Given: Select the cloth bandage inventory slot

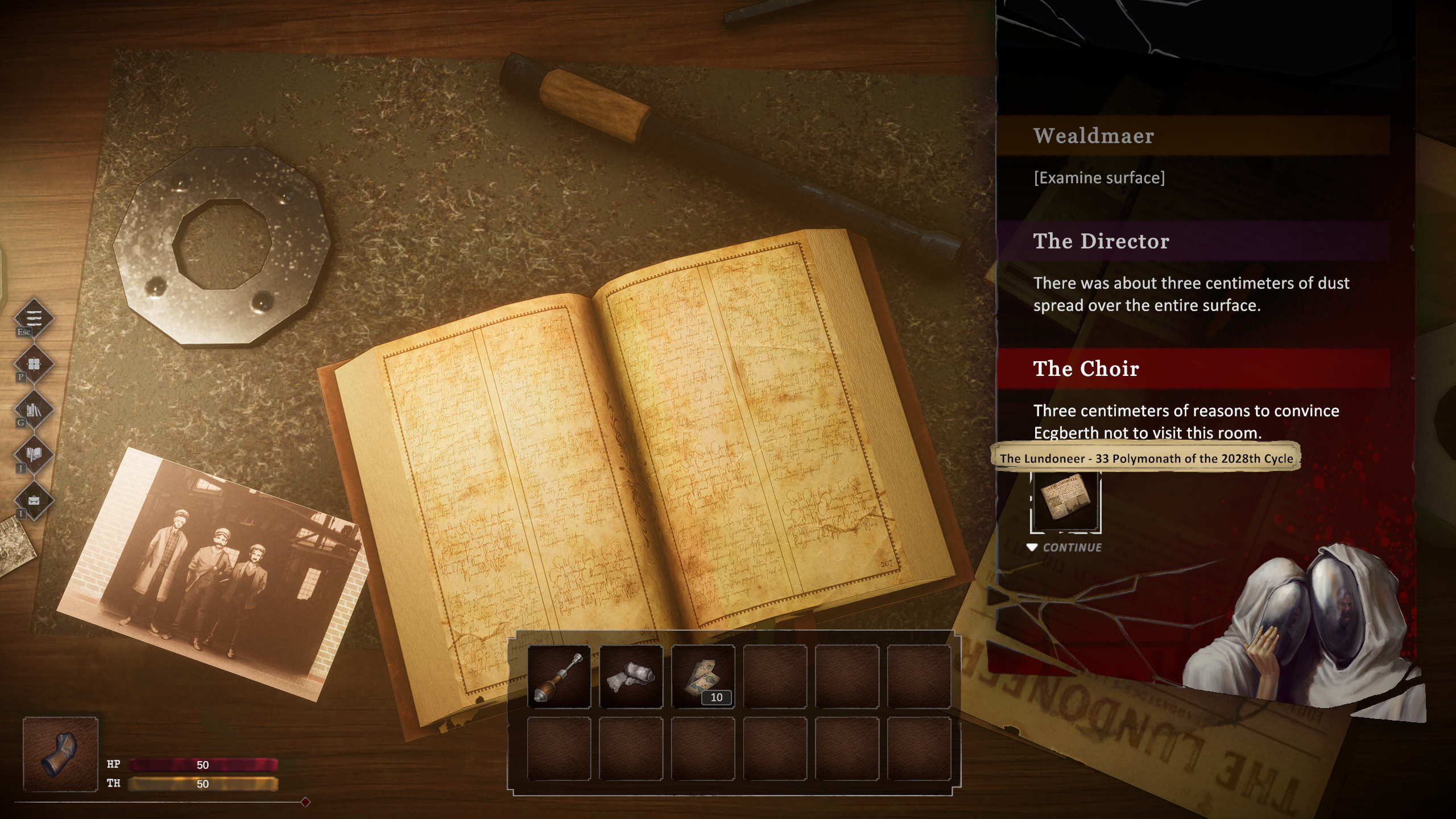Looking at the screenshot, I should (x=631, y=676).
